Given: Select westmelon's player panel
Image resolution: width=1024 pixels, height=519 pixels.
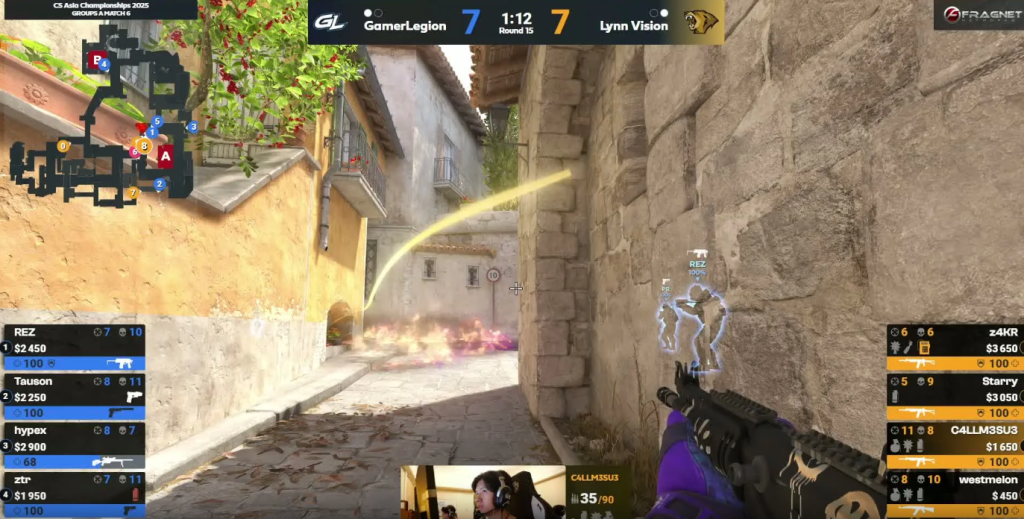Looking at the screenshot, I should 954,494.
